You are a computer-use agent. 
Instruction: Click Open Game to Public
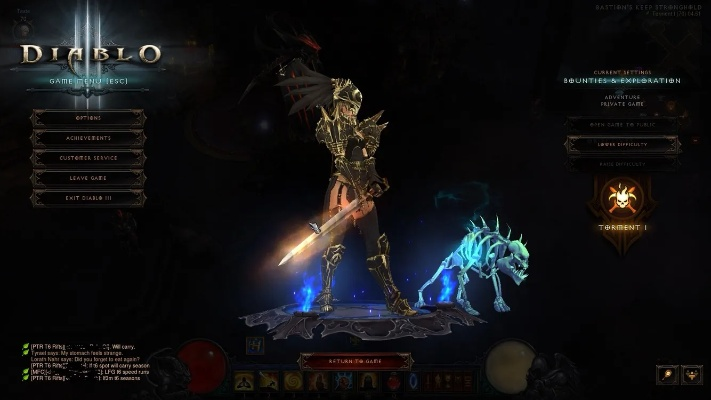click(622, 124)
